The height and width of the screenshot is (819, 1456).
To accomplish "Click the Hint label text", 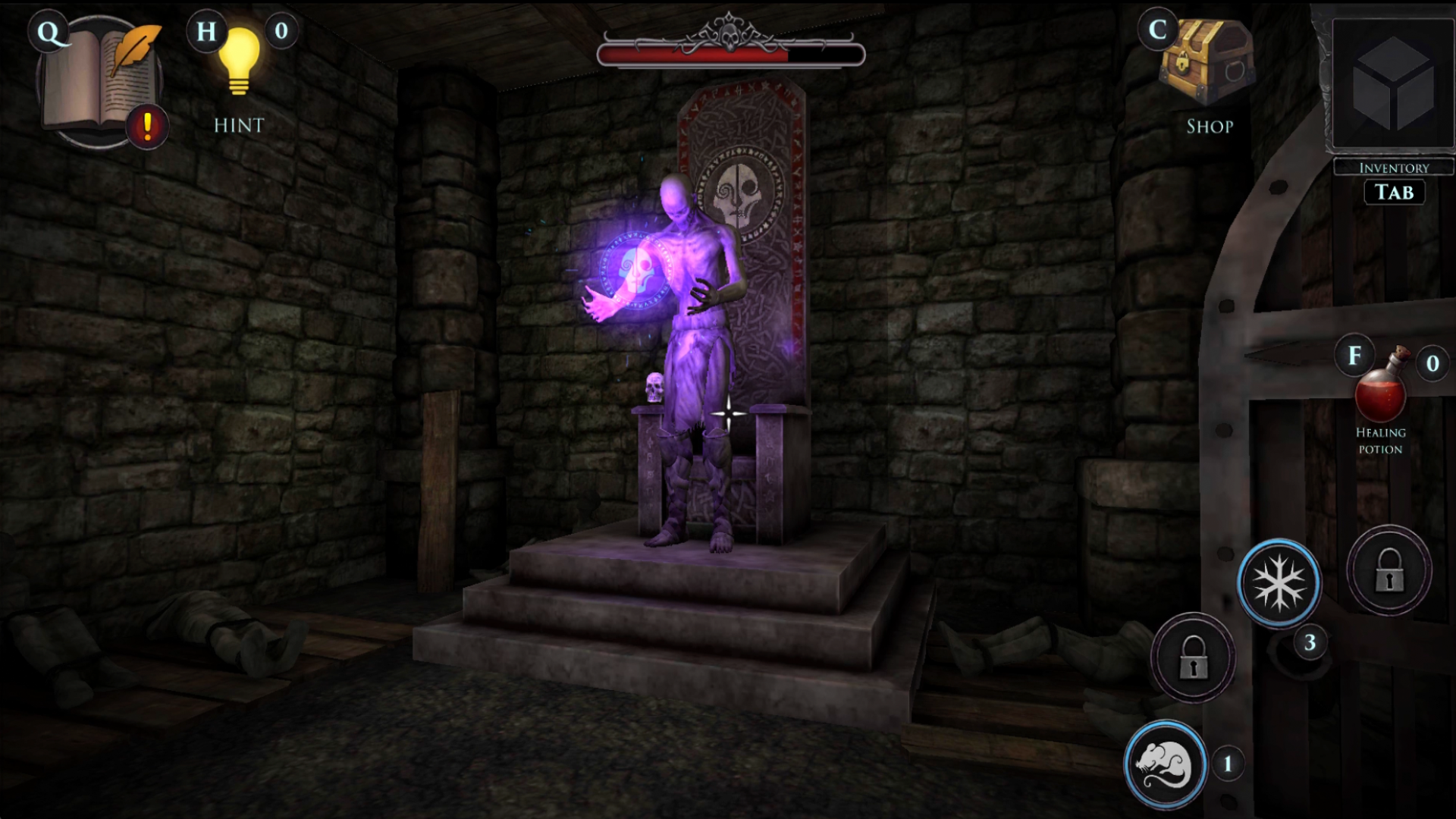I will pos(238,125).
